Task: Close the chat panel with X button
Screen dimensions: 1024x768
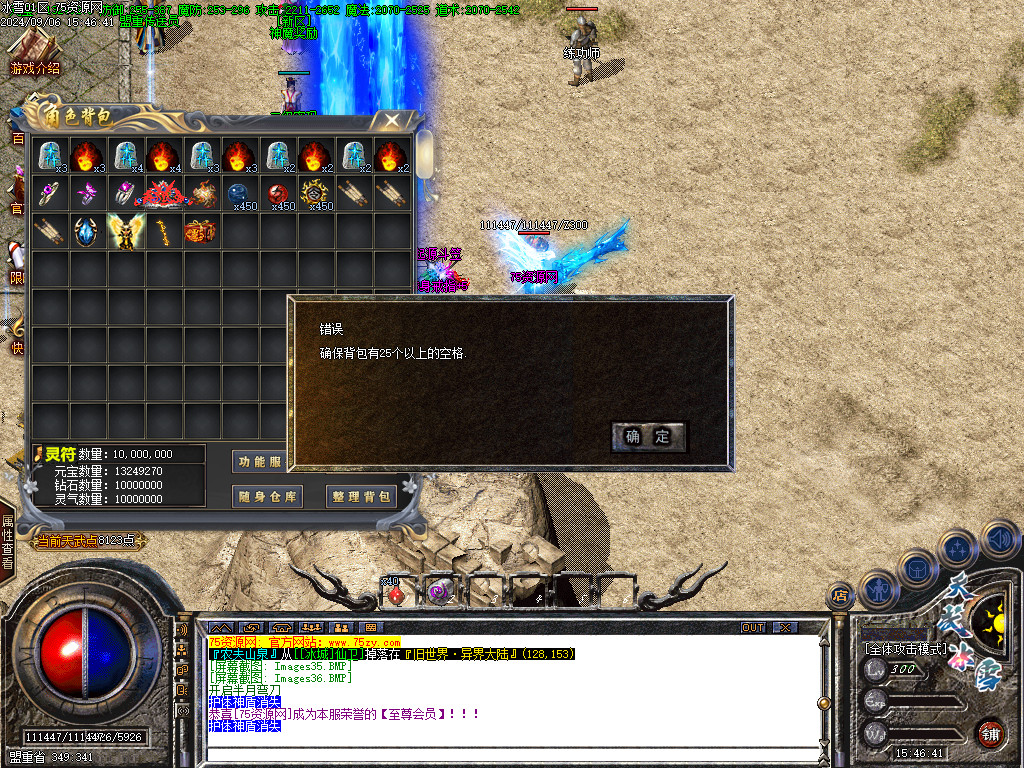Action: pyautogui.click(x=786, y=627)
